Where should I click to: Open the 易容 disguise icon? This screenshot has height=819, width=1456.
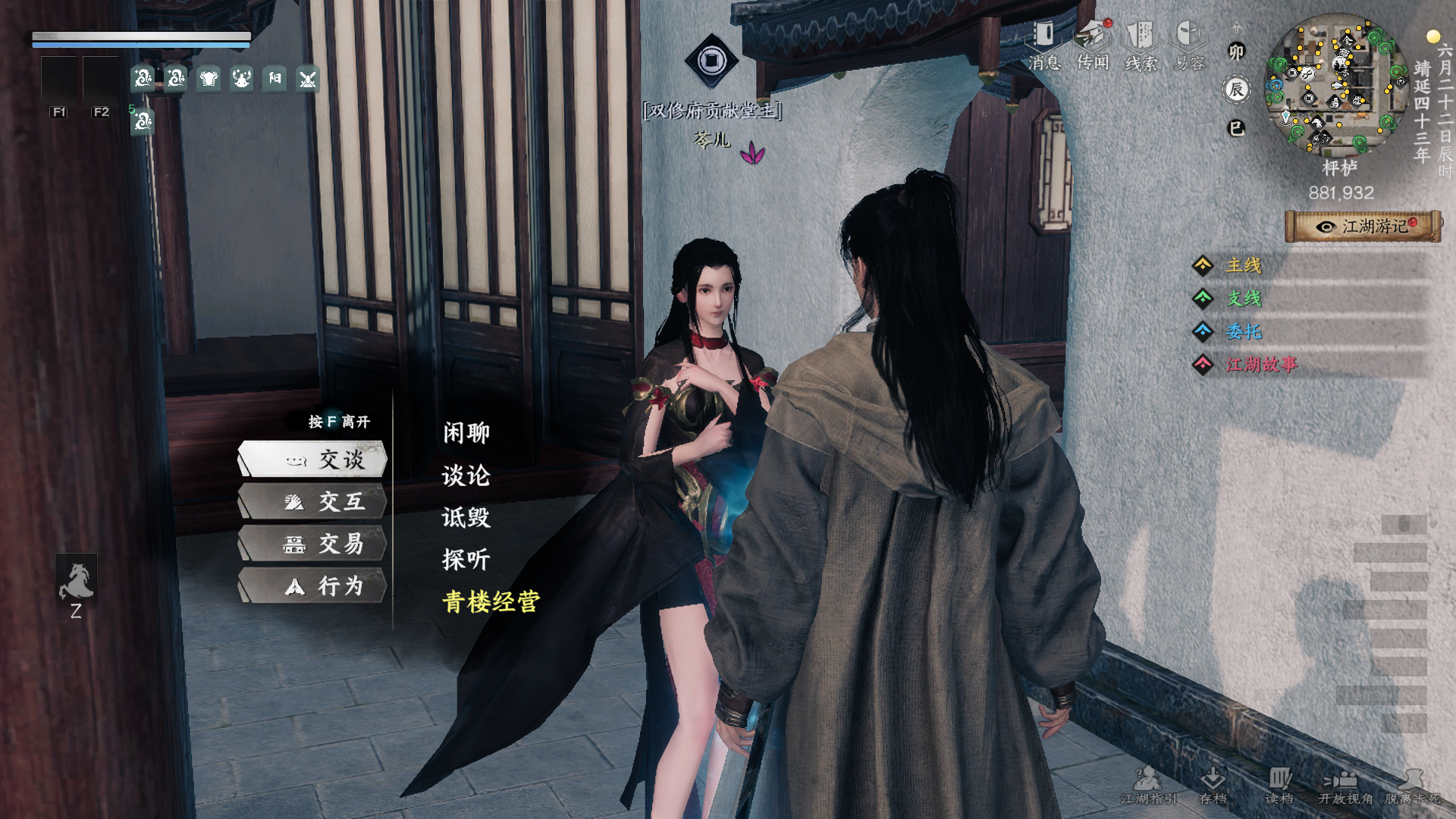pyautogui.click(x=1188, y=44)
